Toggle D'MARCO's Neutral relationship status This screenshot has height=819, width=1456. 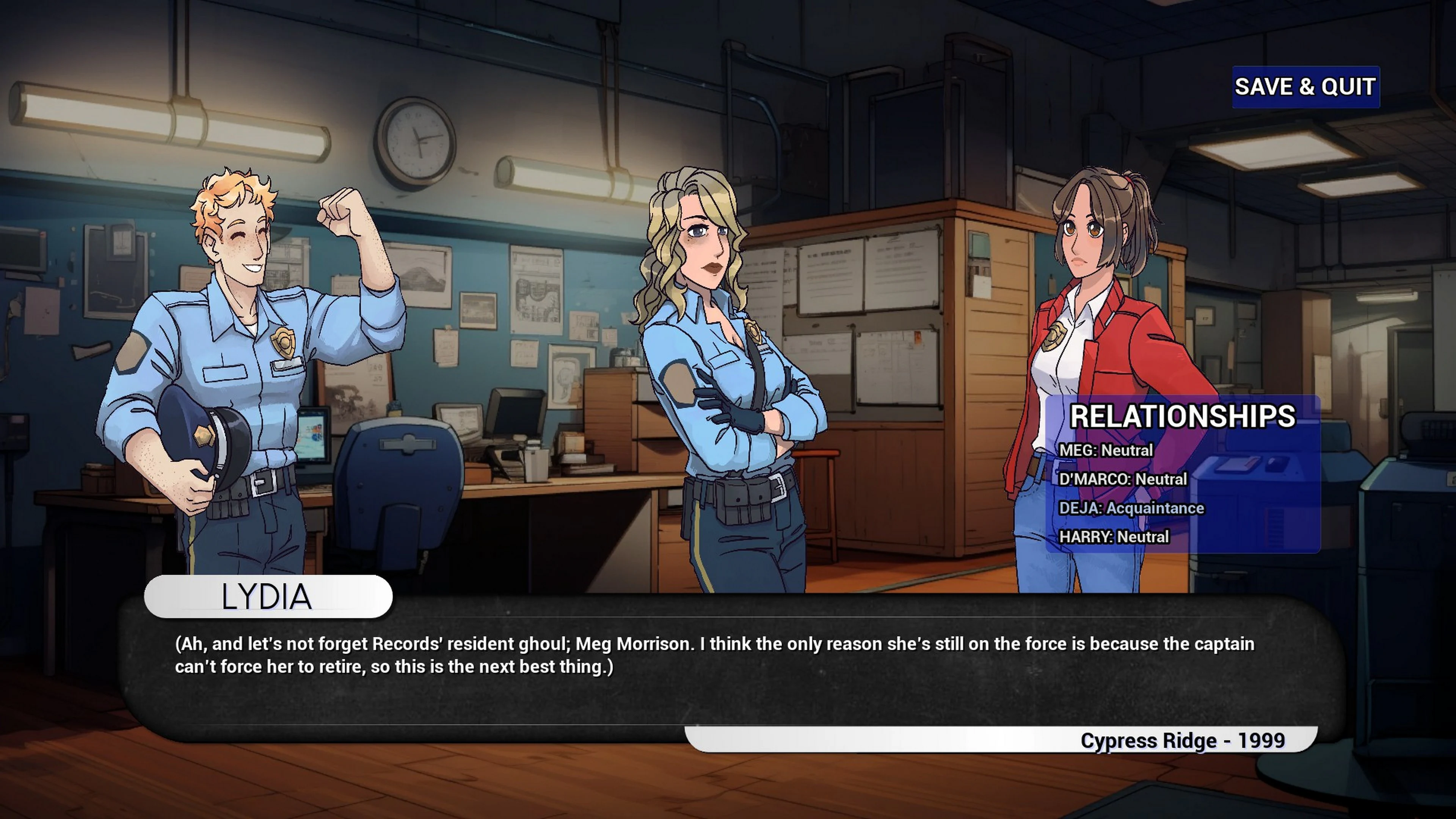tap(1125, 479)
